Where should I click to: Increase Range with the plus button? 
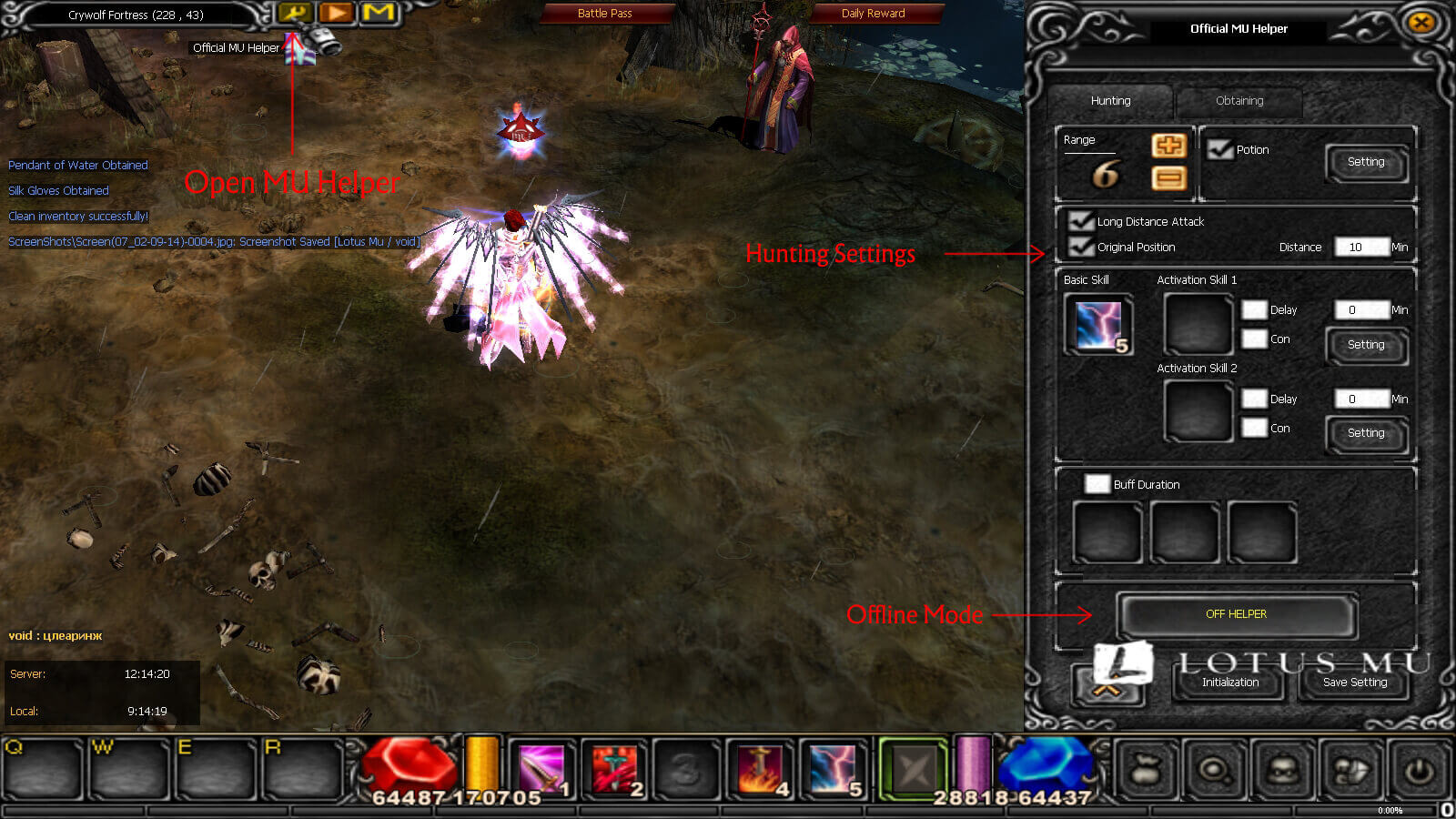[1169, 147]
